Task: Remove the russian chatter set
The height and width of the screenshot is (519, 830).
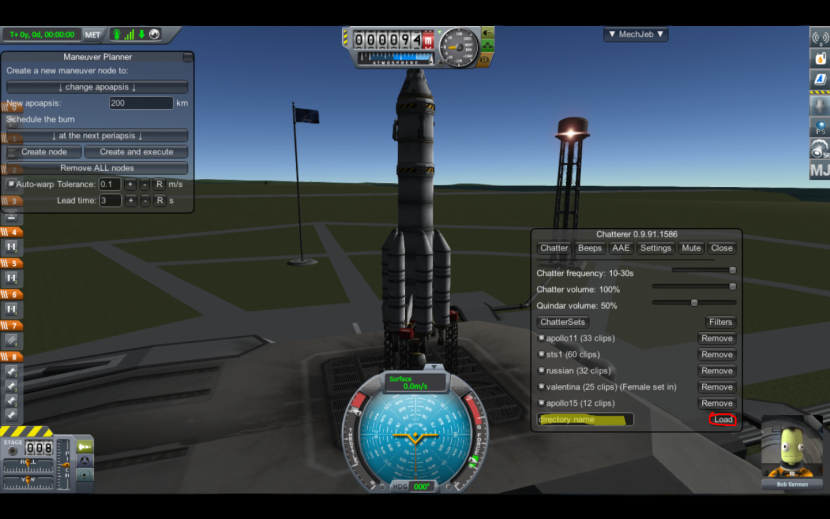Action: [x=716, y=371]
